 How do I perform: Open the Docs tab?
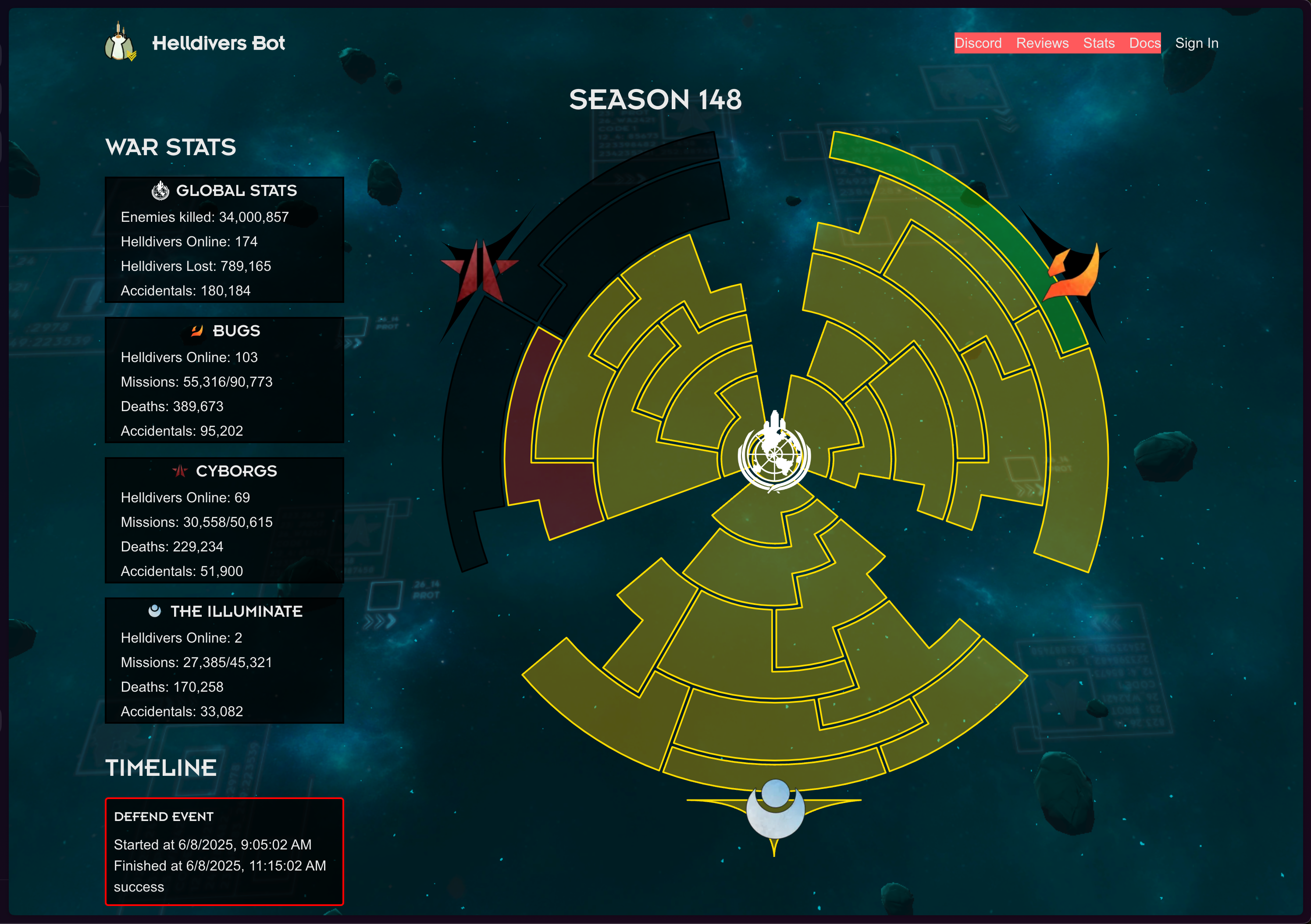point(1144,43)
